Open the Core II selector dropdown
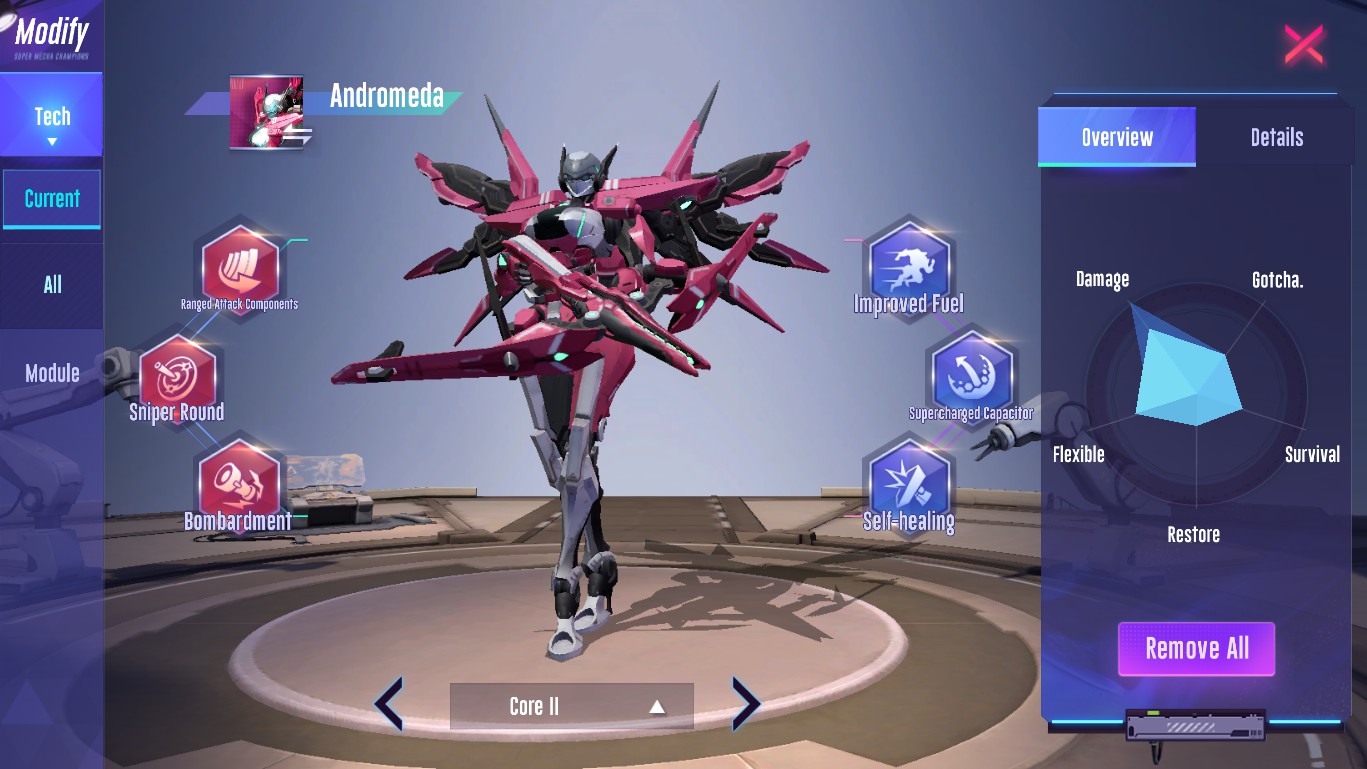Viewport: 1367px width, 769px height. pyautogui.click(x=571, y=706)
